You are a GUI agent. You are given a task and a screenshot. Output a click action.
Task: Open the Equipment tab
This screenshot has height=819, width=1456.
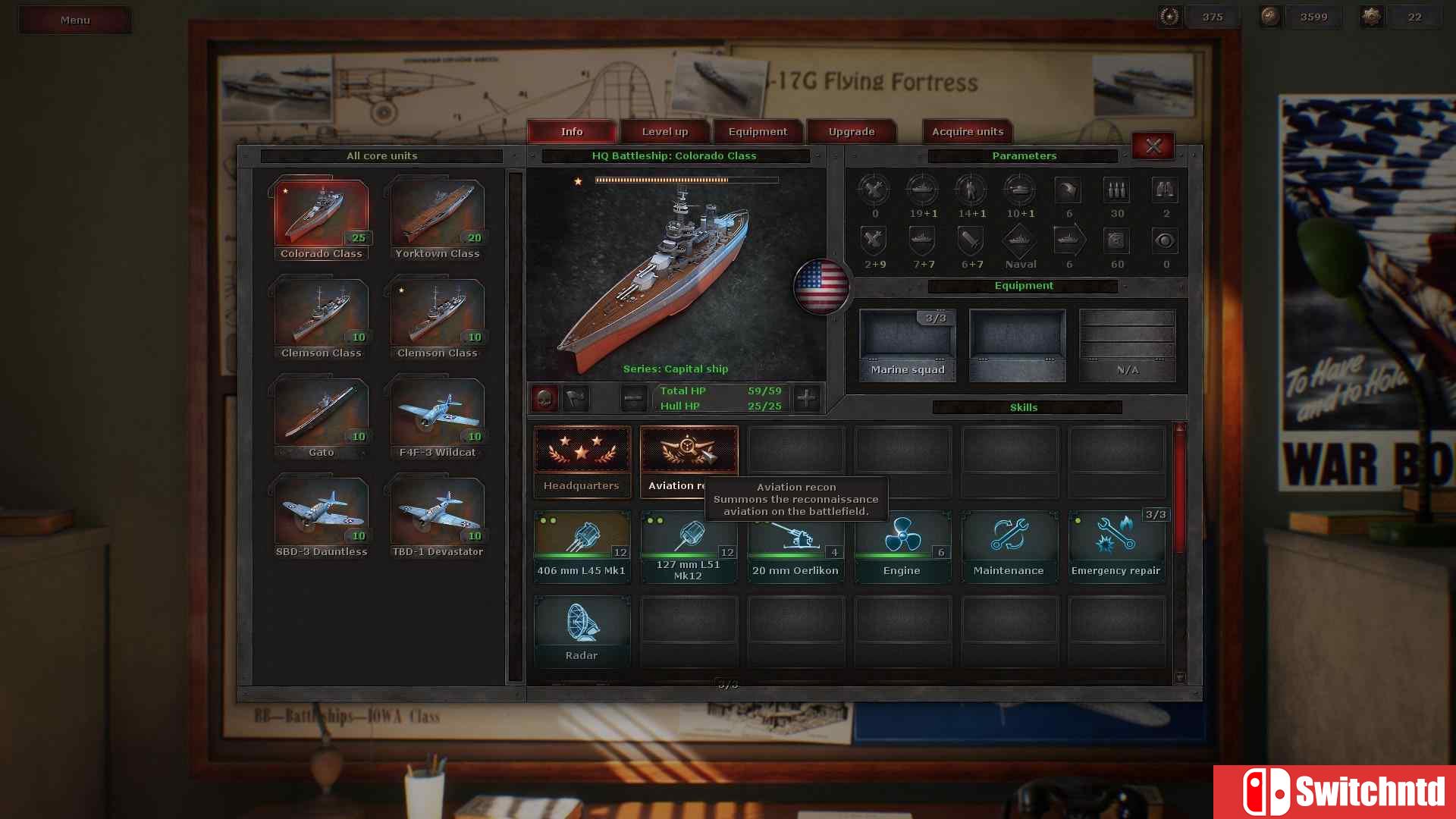[758, 131]
